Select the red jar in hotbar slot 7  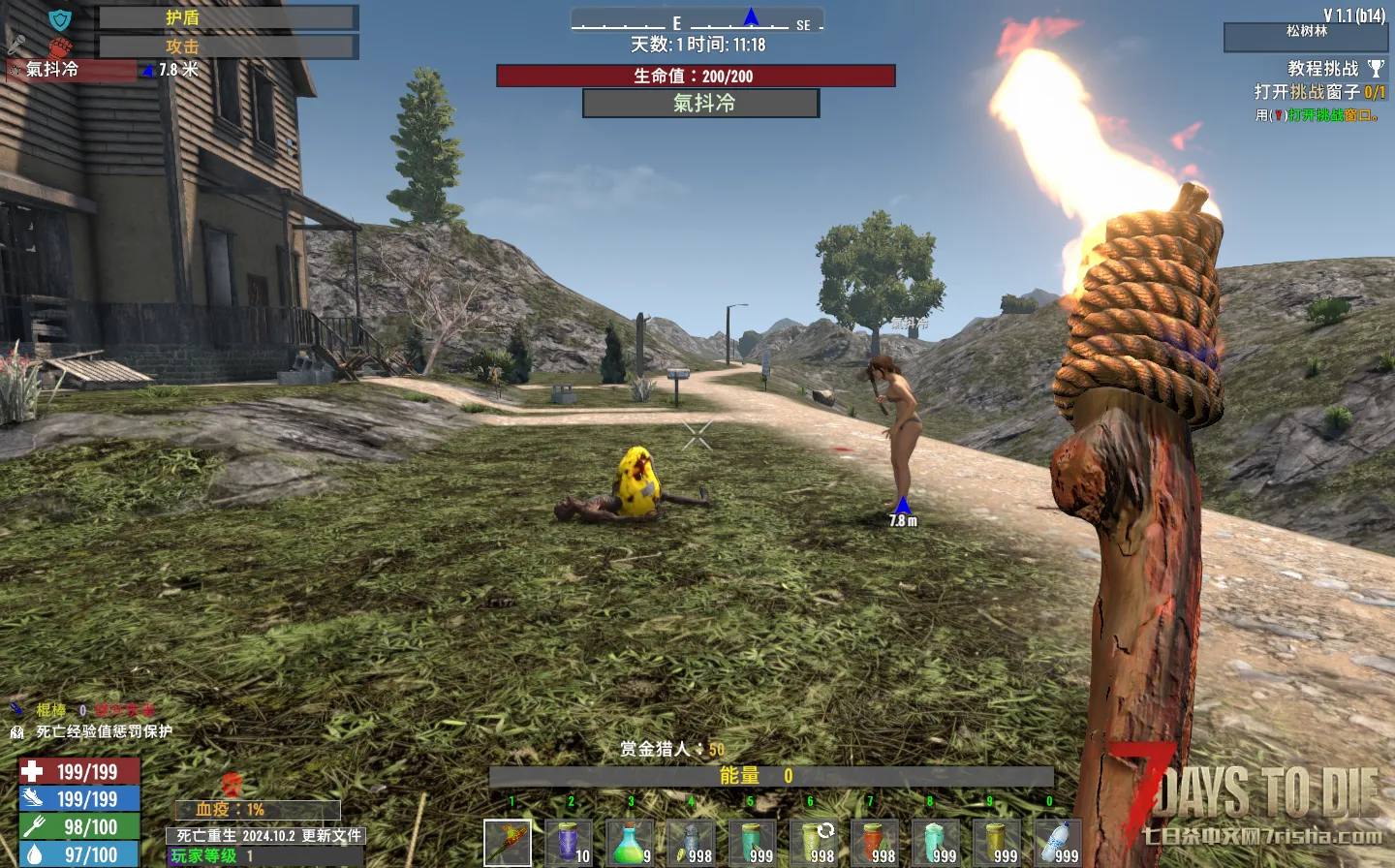874,843
